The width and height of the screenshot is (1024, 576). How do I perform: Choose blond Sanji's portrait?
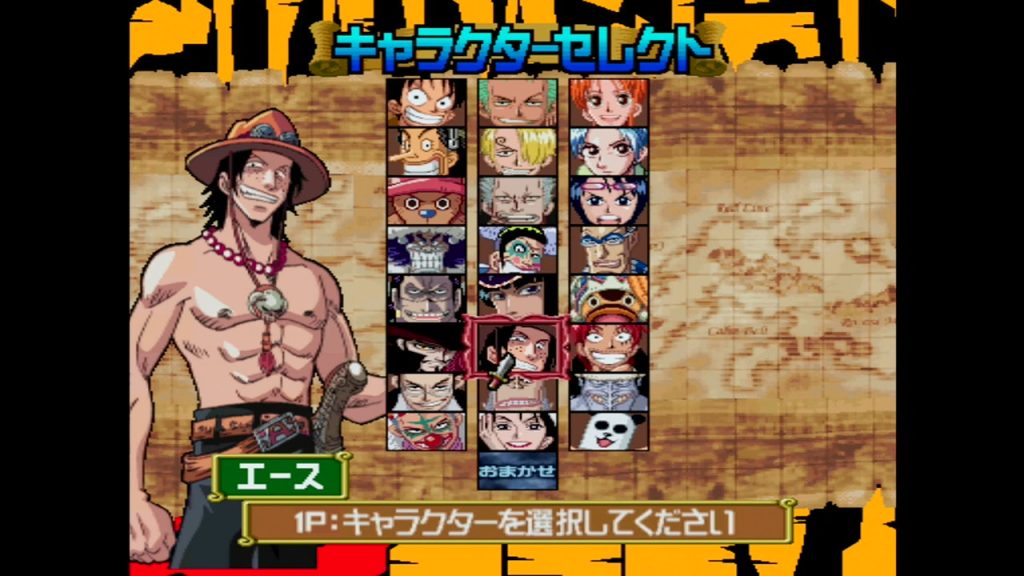(x=517, y=151)
